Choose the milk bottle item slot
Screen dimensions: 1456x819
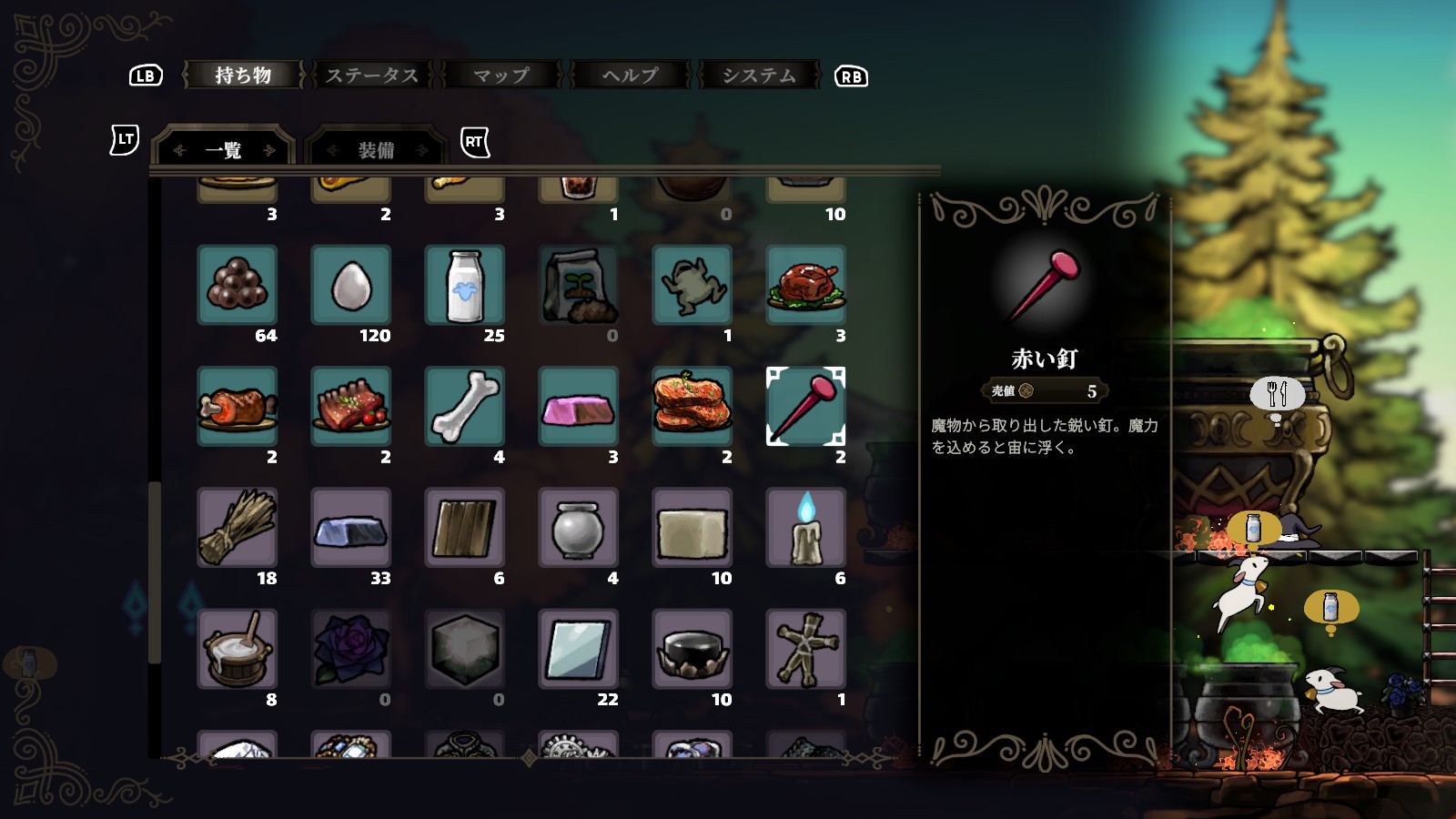coord(465,286)
